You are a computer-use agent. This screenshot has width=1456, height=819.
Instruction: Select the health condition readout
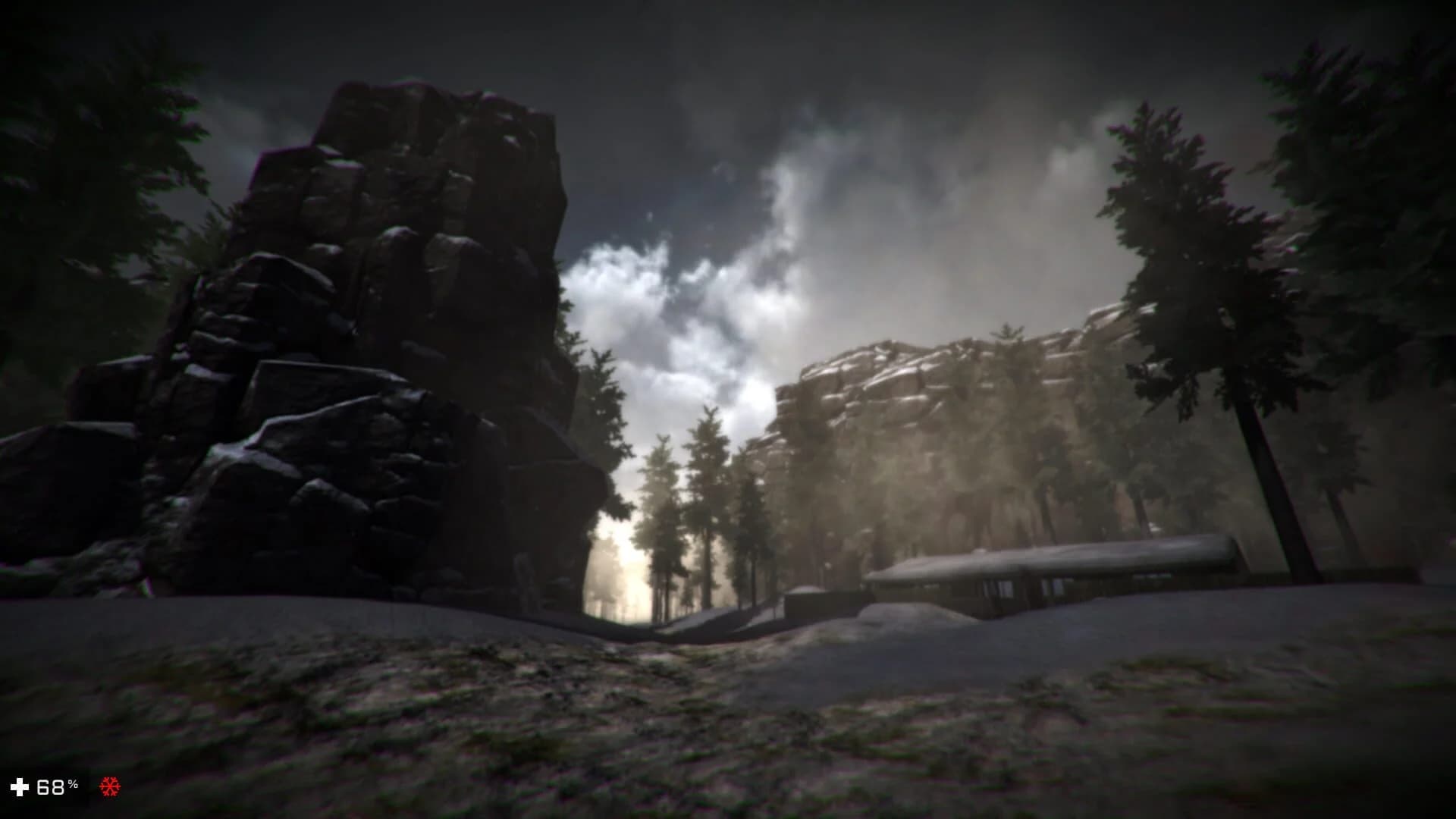click(52, 785)
